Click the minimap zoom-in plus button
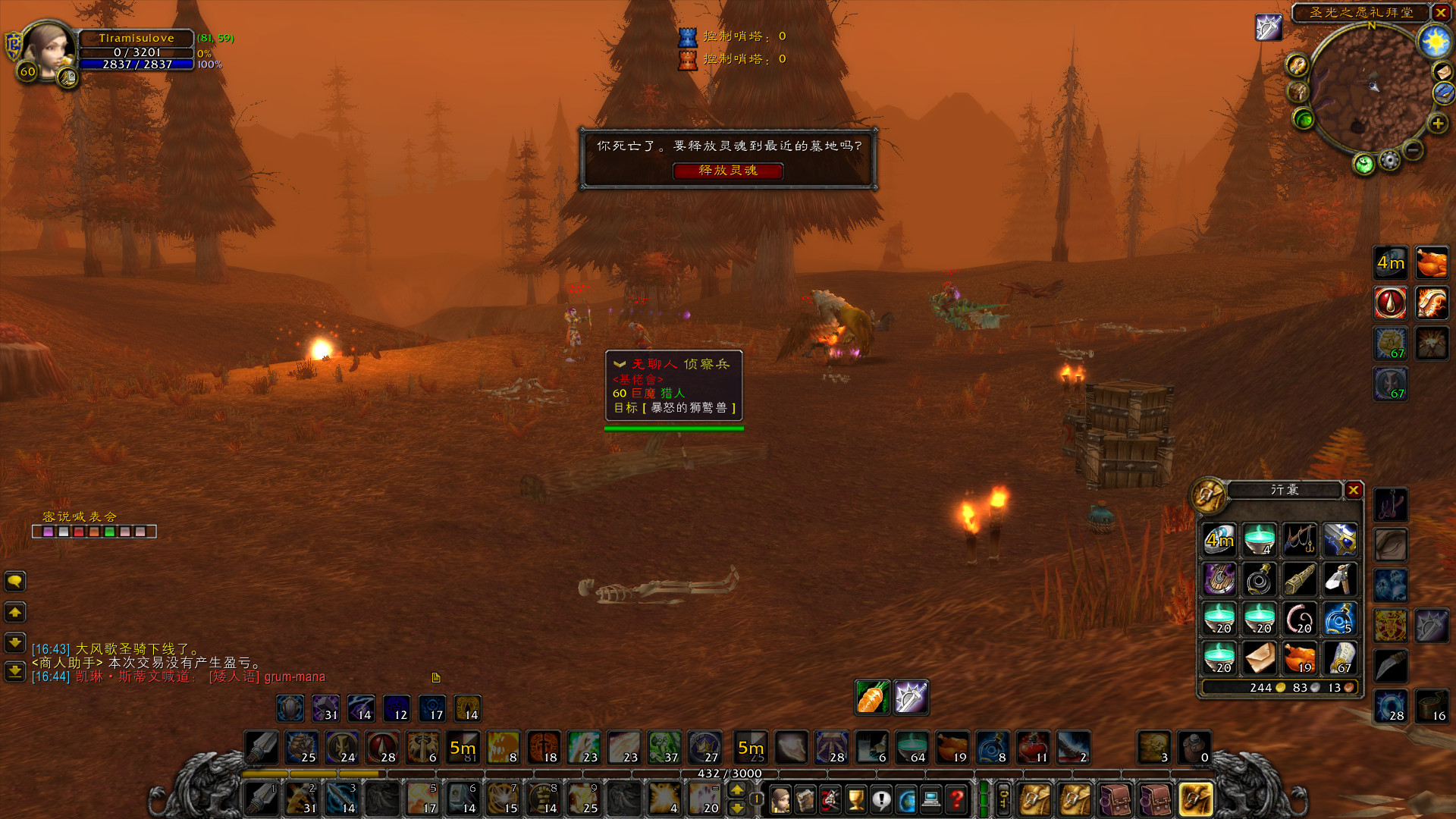The image size is (1456, 819). [x=1438, y=124]
